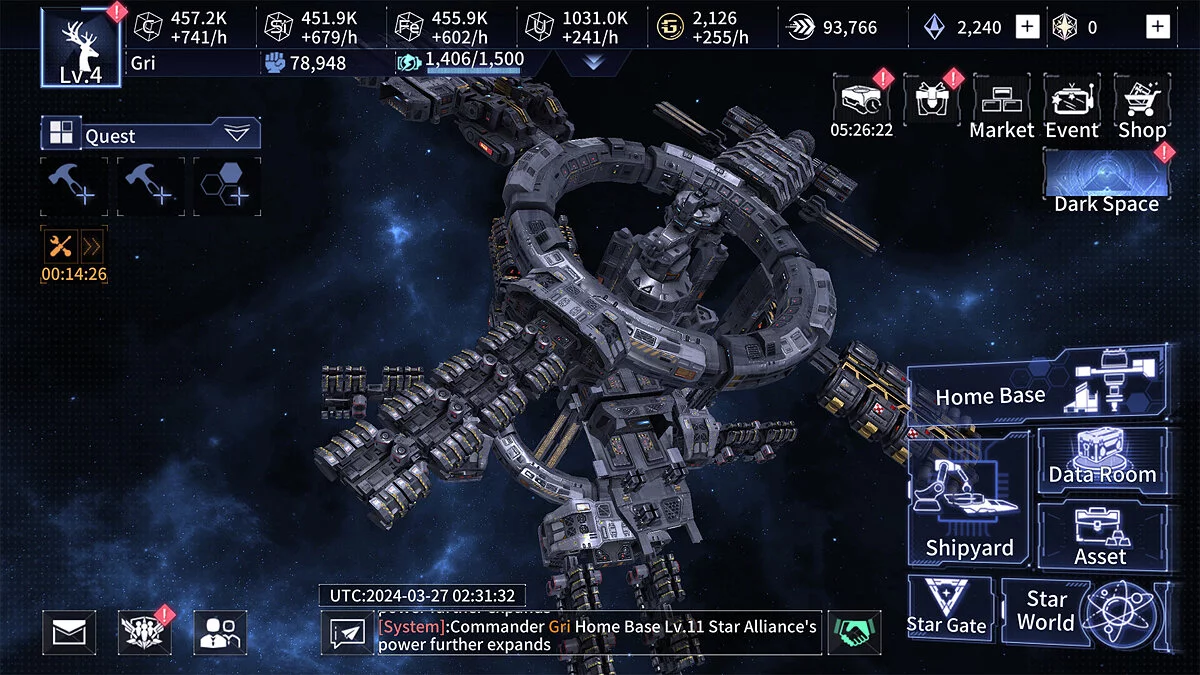
Task: Expand the Quest panel dropdown
Action: pyautogui.click(x=237, y=133)
